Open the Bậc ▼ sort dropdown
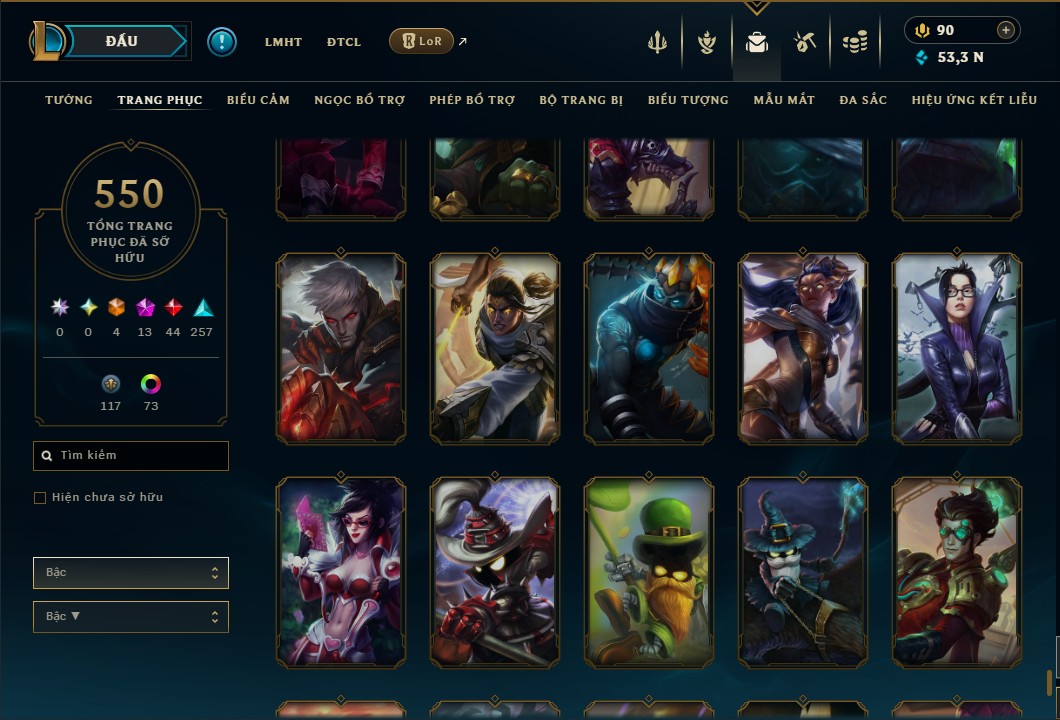Image resolution: width=1060 pixels, height=720 pixels. (x=131, y=617)
